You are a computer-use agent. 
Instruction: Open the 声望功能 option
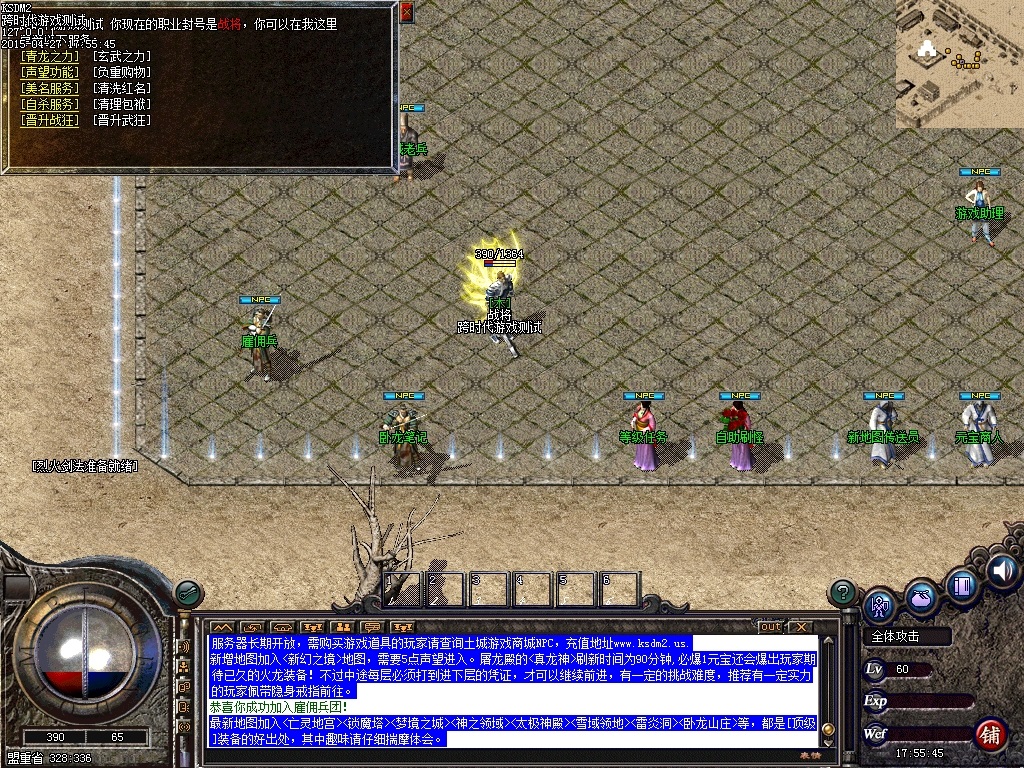49,73
